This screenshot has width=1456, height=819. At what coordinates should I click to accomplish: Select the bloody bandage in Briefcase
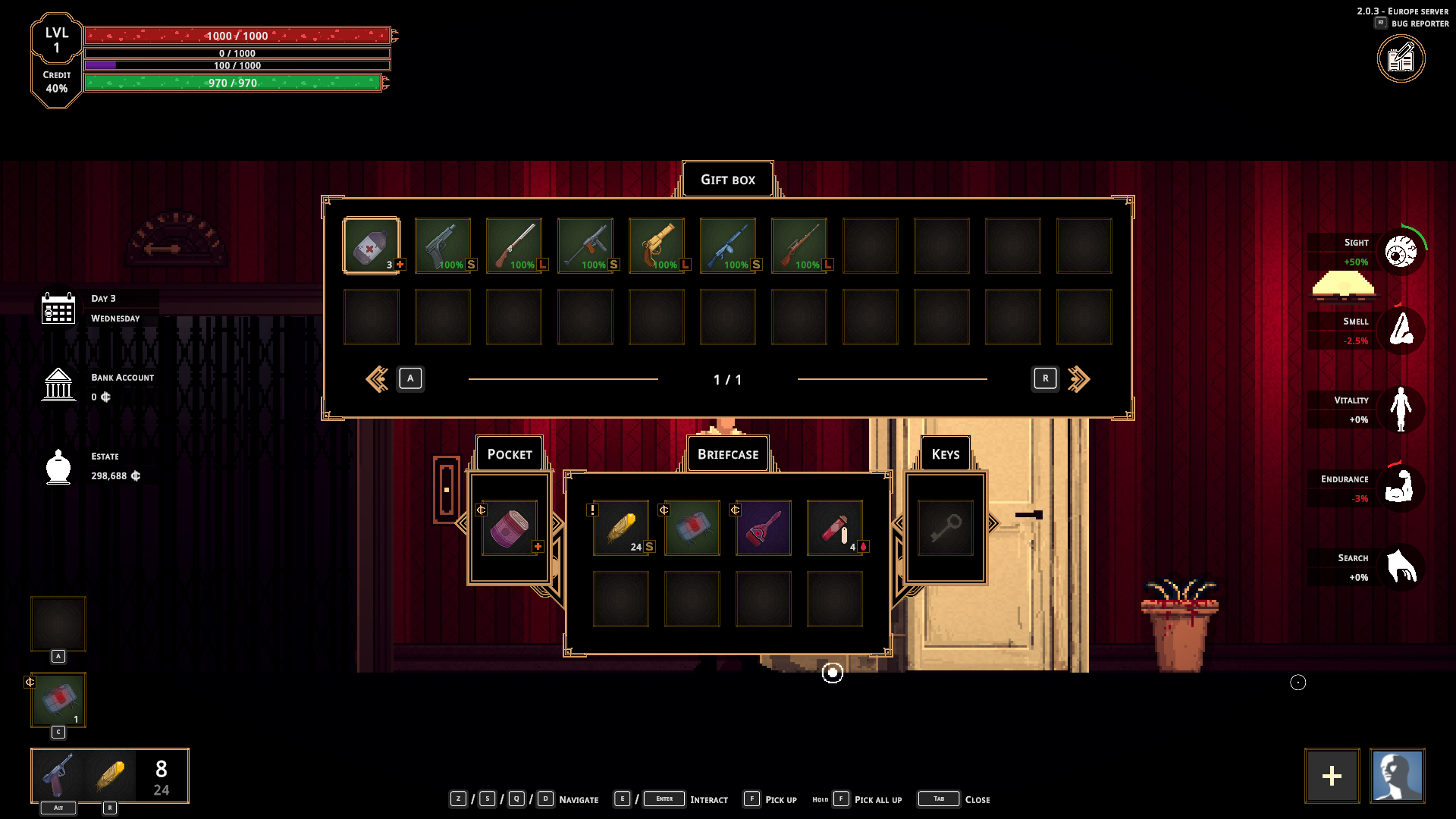692,528
